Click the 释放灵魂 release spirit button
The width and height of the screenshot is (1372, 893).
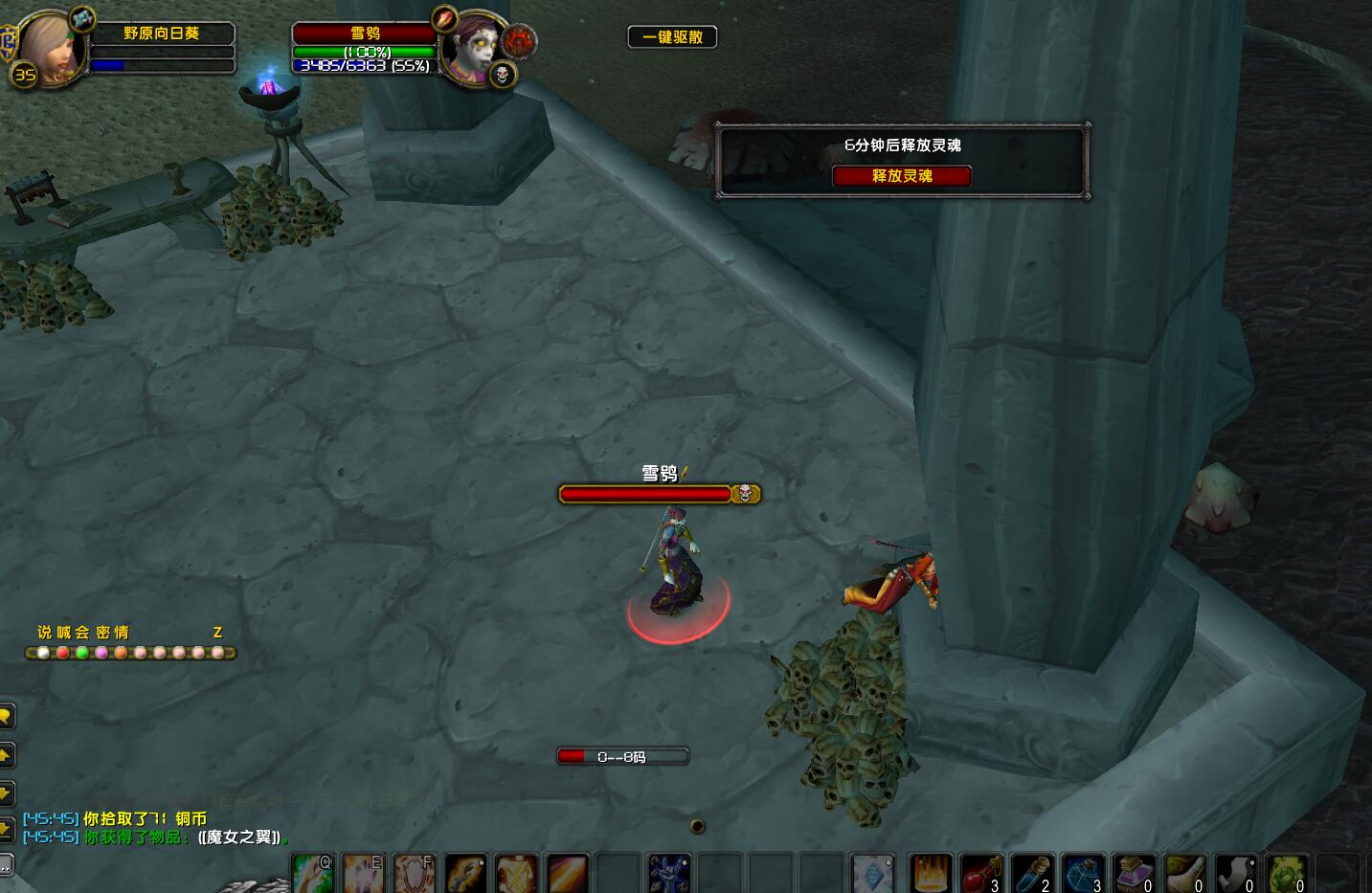point(902,176)
